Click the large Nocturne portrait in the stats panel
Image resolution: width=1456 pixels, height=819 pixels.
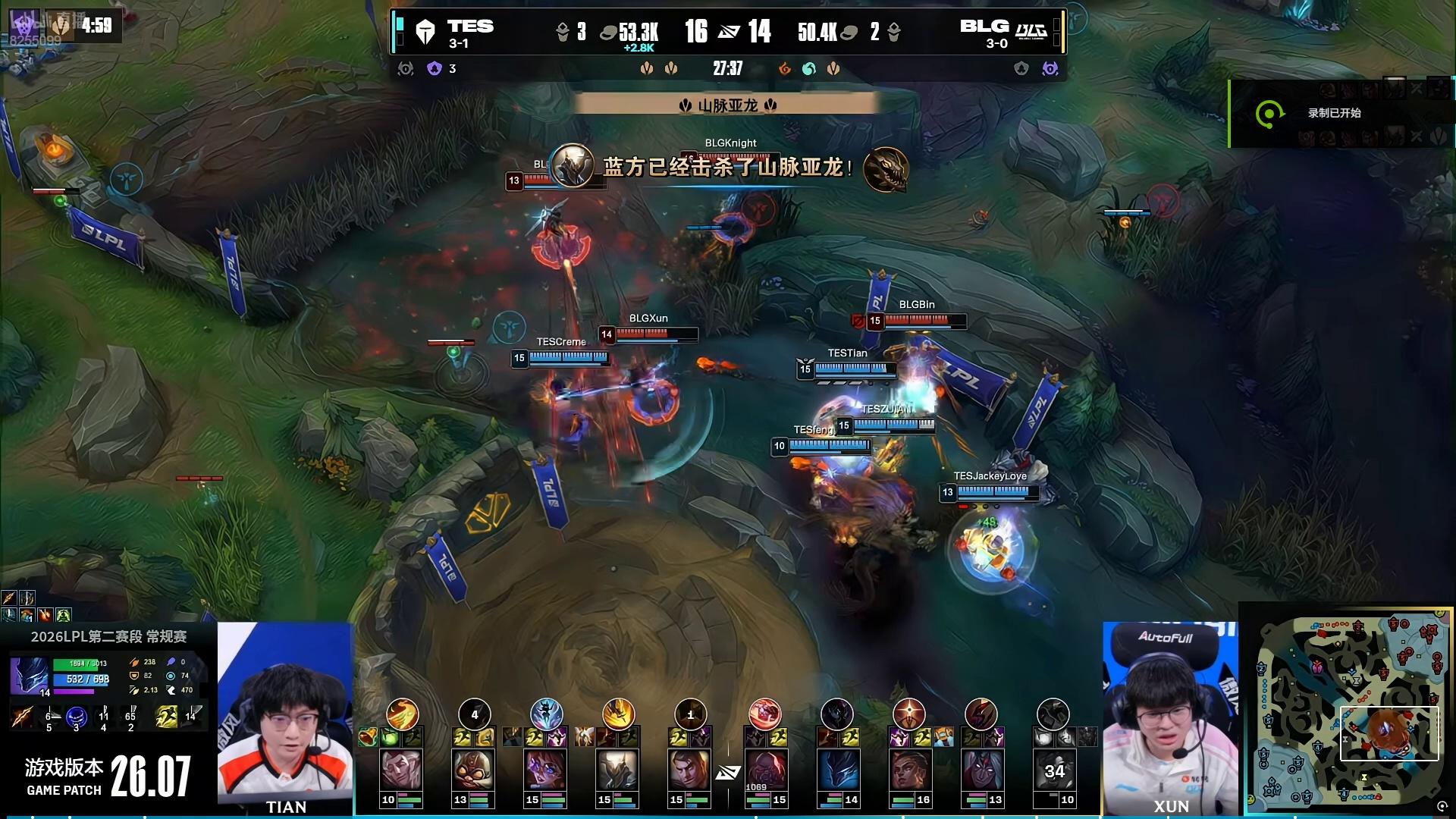(x=30, y=676)
